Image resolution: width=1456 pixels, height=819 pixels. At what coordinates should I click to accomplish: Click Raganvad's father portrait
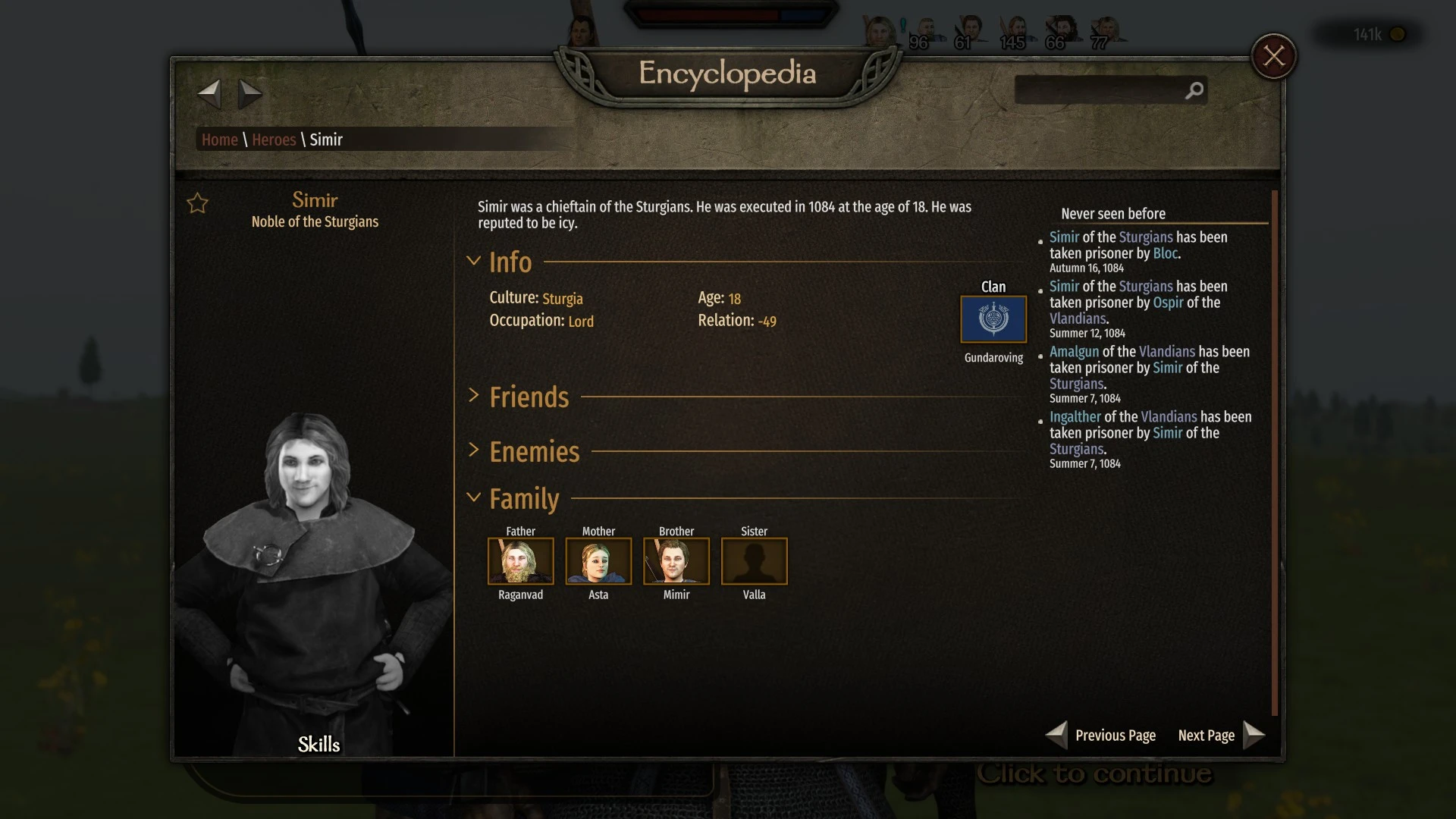pos(520,561)
